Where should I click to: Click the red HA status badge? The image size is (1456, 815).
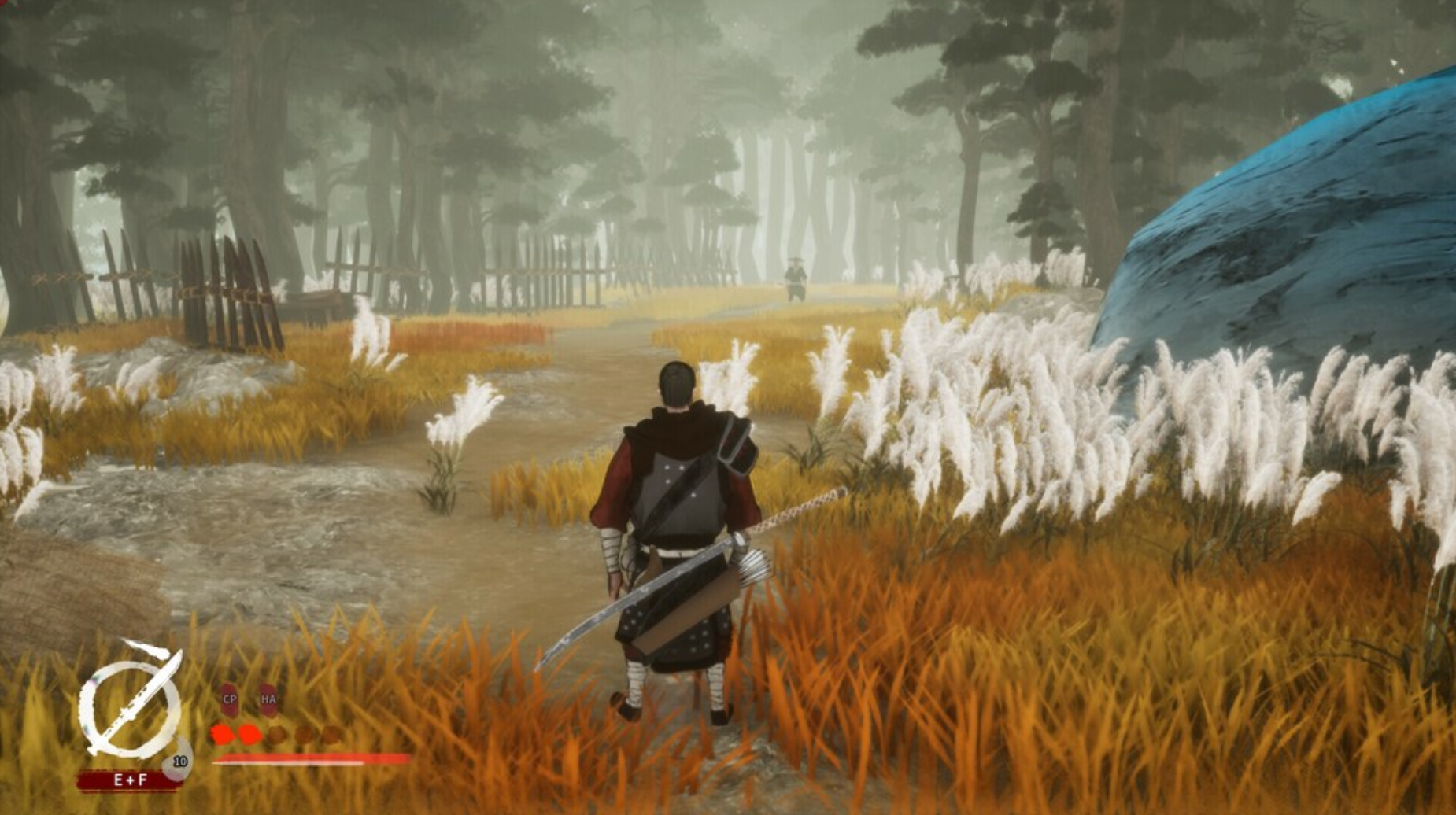coord(268,699)
